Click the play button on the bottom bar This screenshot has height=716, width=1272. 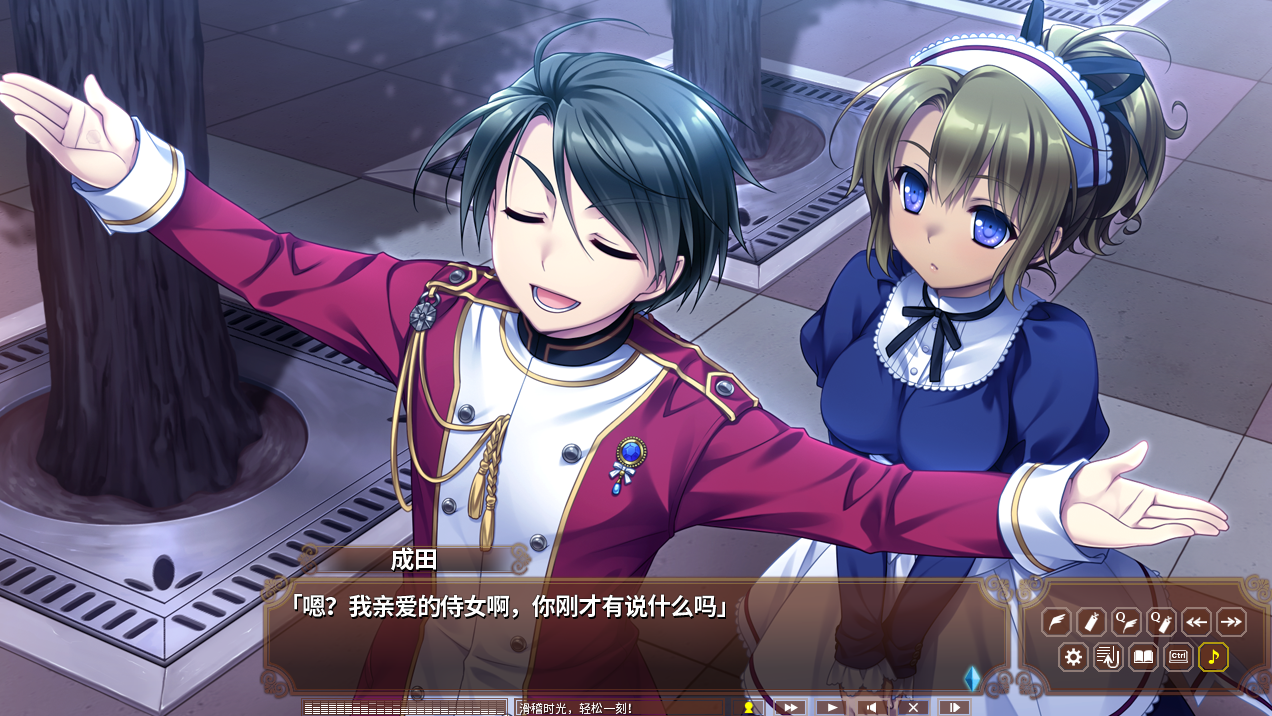tap(830, 707)
